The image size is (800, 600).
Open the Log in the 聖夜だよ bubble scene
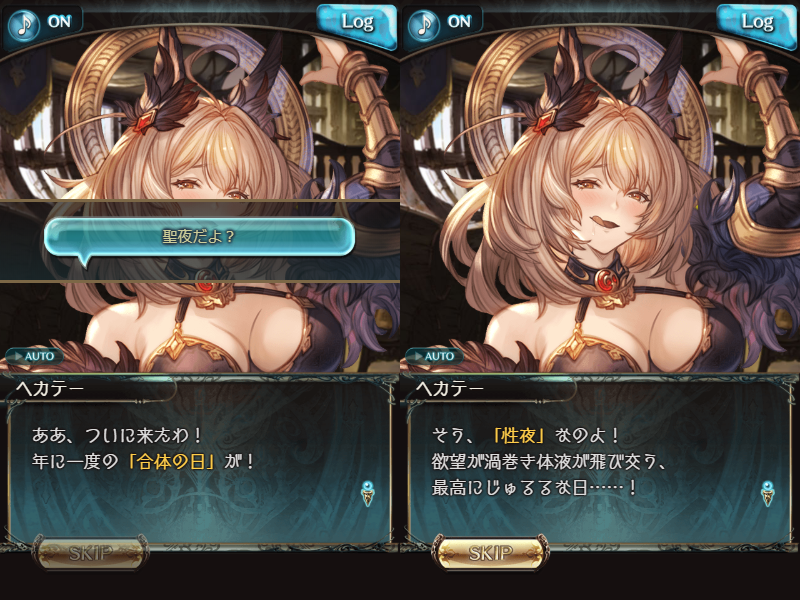click(x=357, y=22)
